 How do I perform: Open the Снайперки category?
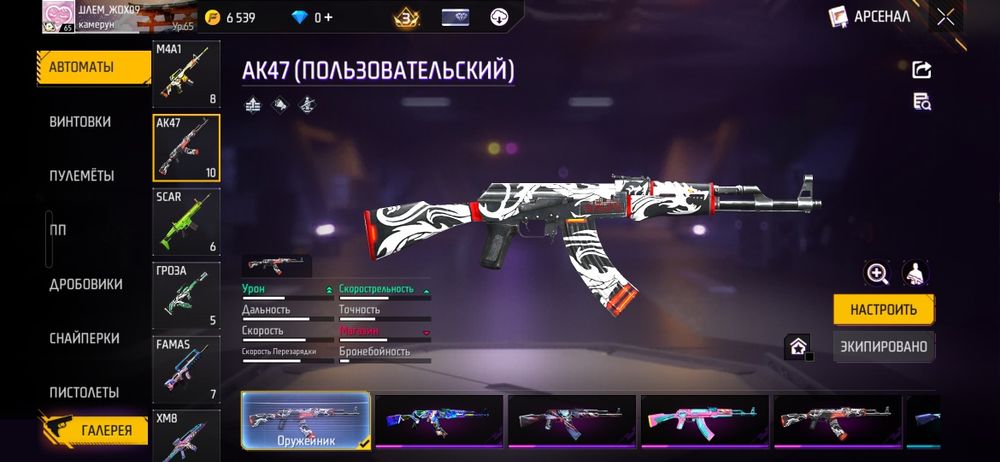(84, 338)
